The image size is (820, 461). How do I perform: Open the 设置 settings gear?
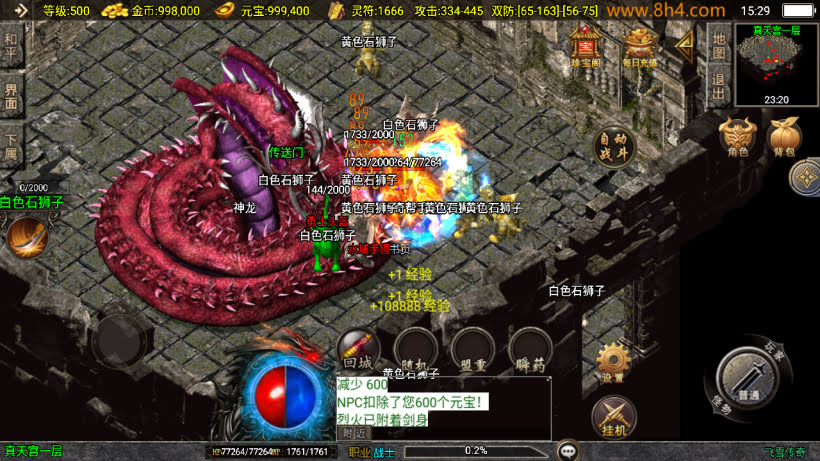click(x=613, y=363)
